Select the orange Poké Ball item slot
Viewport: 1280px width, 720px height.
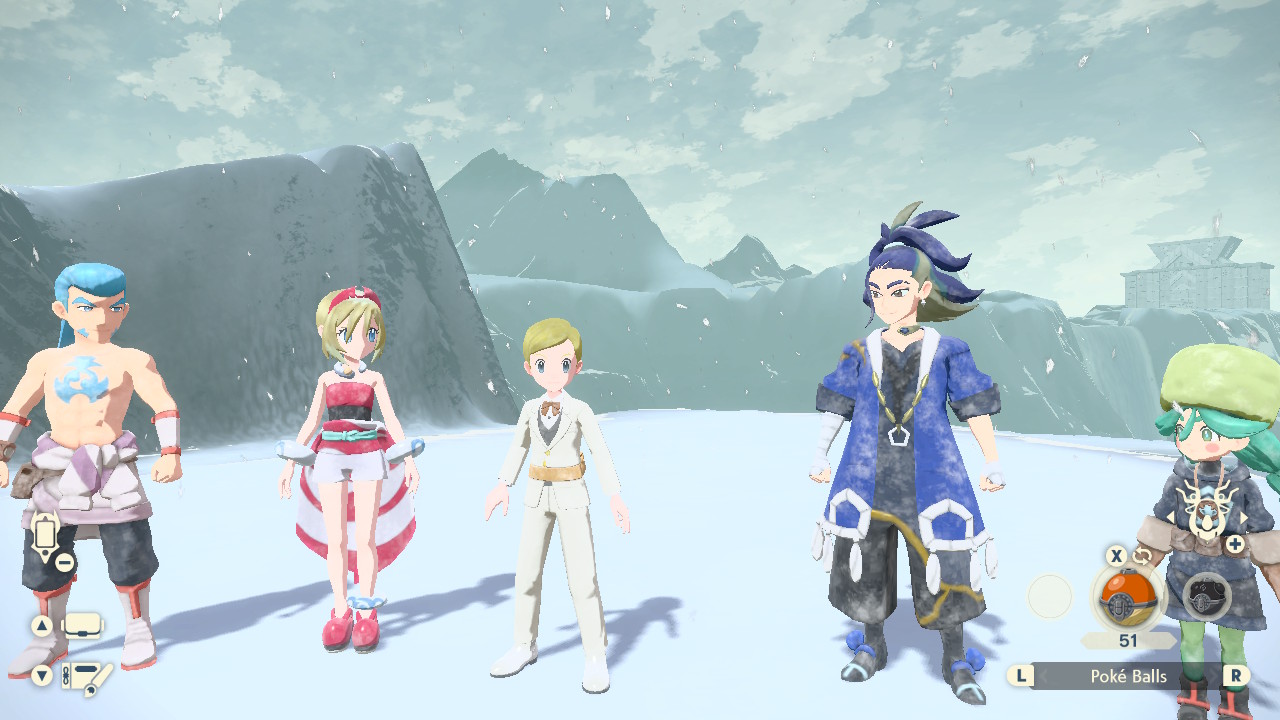[x=1127, y=598]
